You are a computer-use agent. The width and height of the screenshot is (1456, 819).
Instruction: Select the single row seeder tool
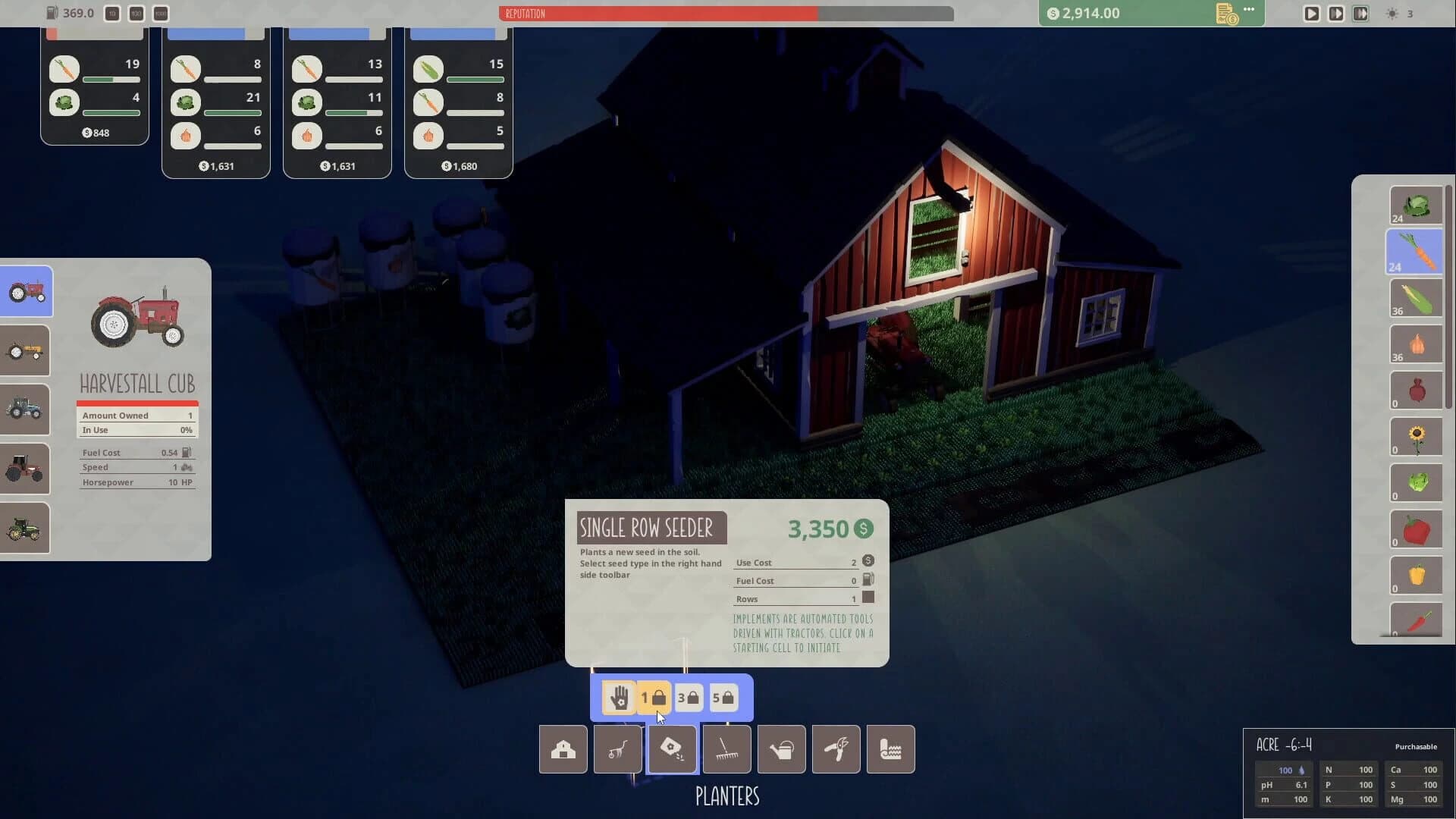pyautogui.click(x=672, y=749)
